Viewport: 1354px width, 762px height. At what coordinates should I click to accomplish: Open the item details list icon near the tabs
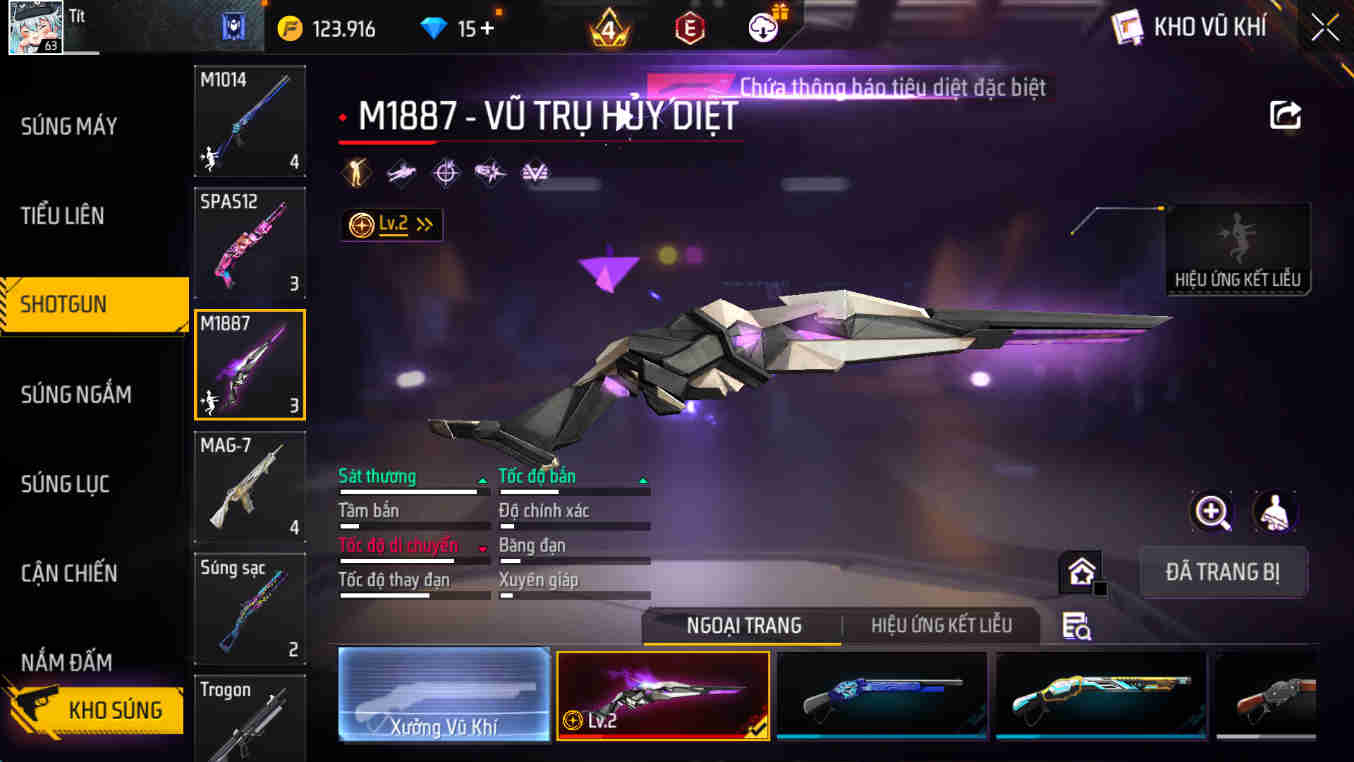(x=1075, y=624)
